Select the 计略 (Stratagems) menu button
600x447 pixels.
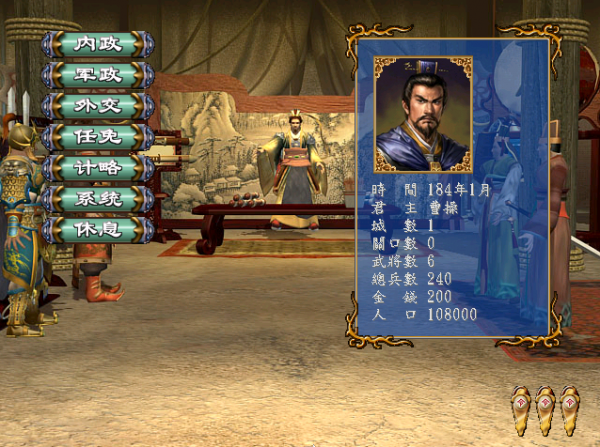coord(98,168)
